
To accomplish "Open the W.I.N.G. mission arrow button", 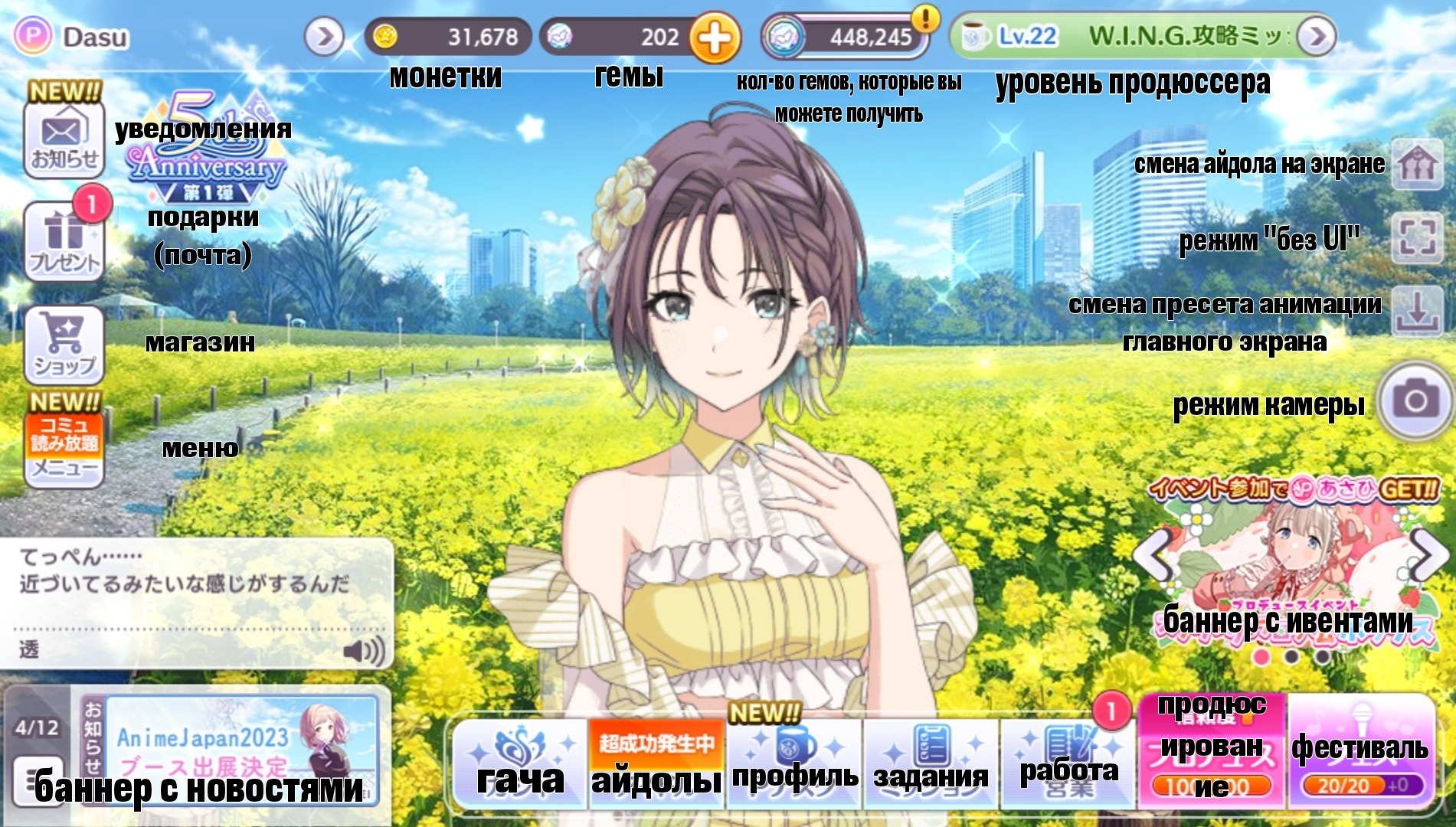I will pos(1317,37).
